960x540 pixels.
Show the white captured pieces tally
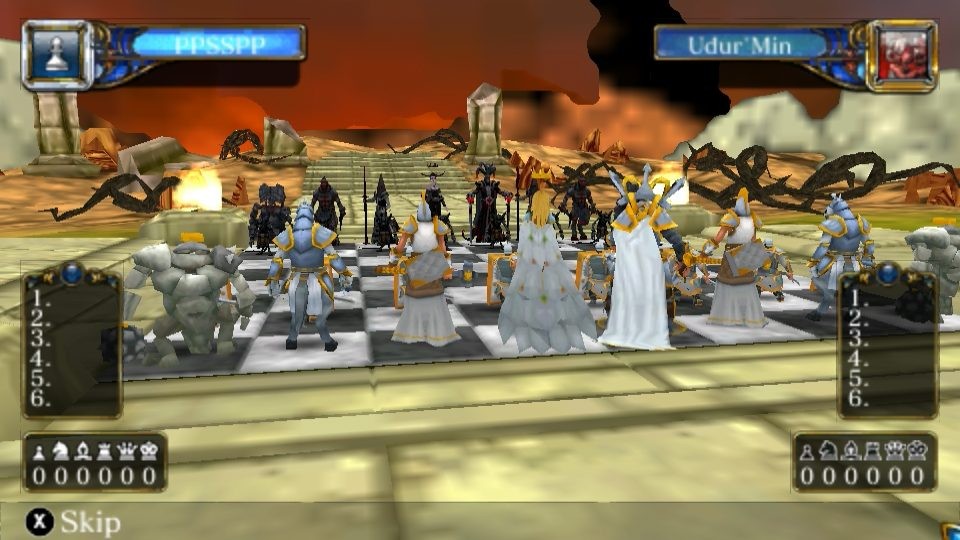(x=95, y=463)
